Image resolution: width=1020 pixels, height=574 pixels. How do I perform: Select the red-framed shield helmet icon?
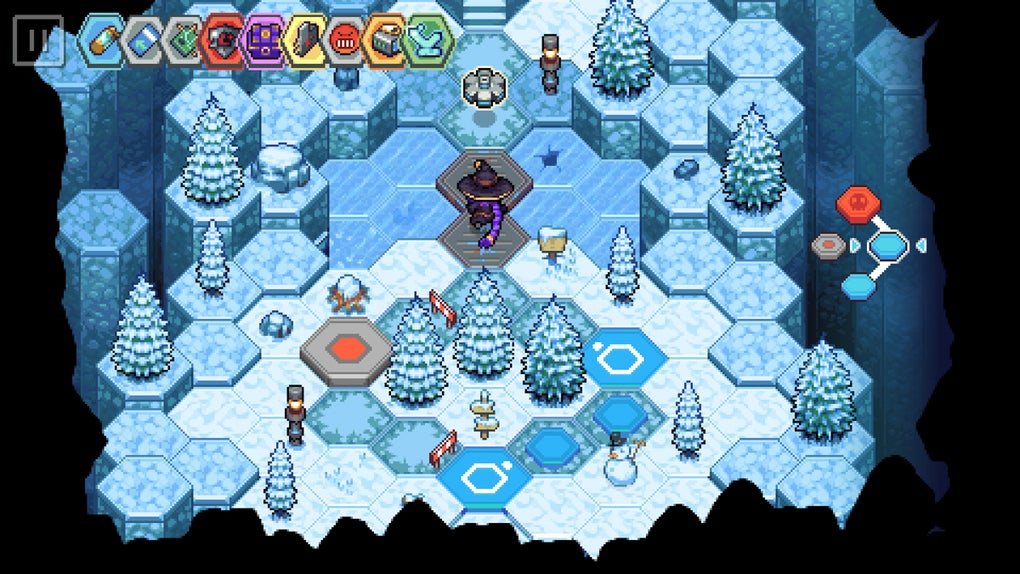coord(224,41)
